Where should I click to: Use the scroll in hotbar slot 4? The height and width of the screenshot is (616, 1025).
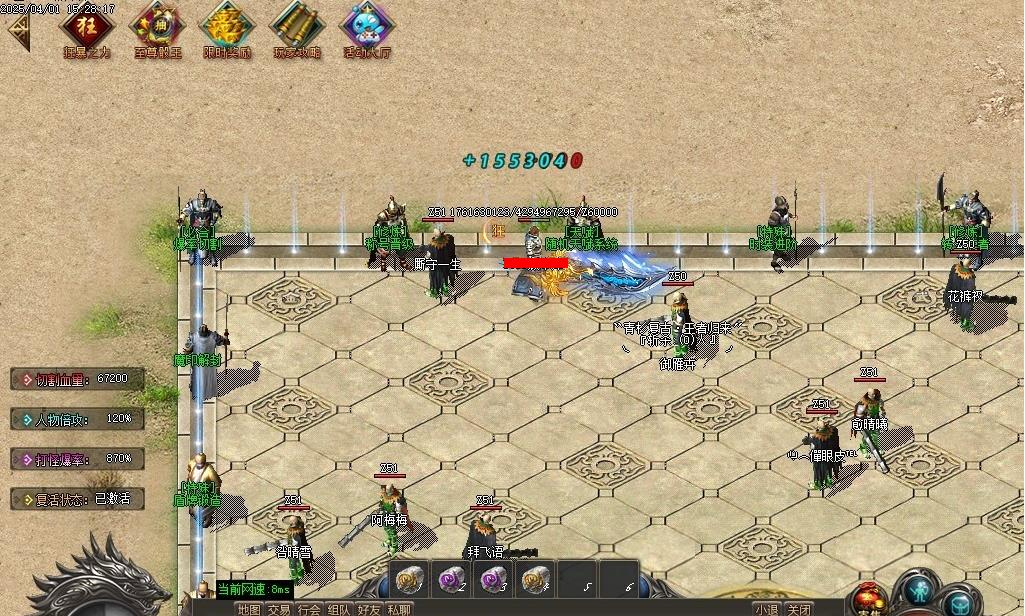[x=535, y=579]
